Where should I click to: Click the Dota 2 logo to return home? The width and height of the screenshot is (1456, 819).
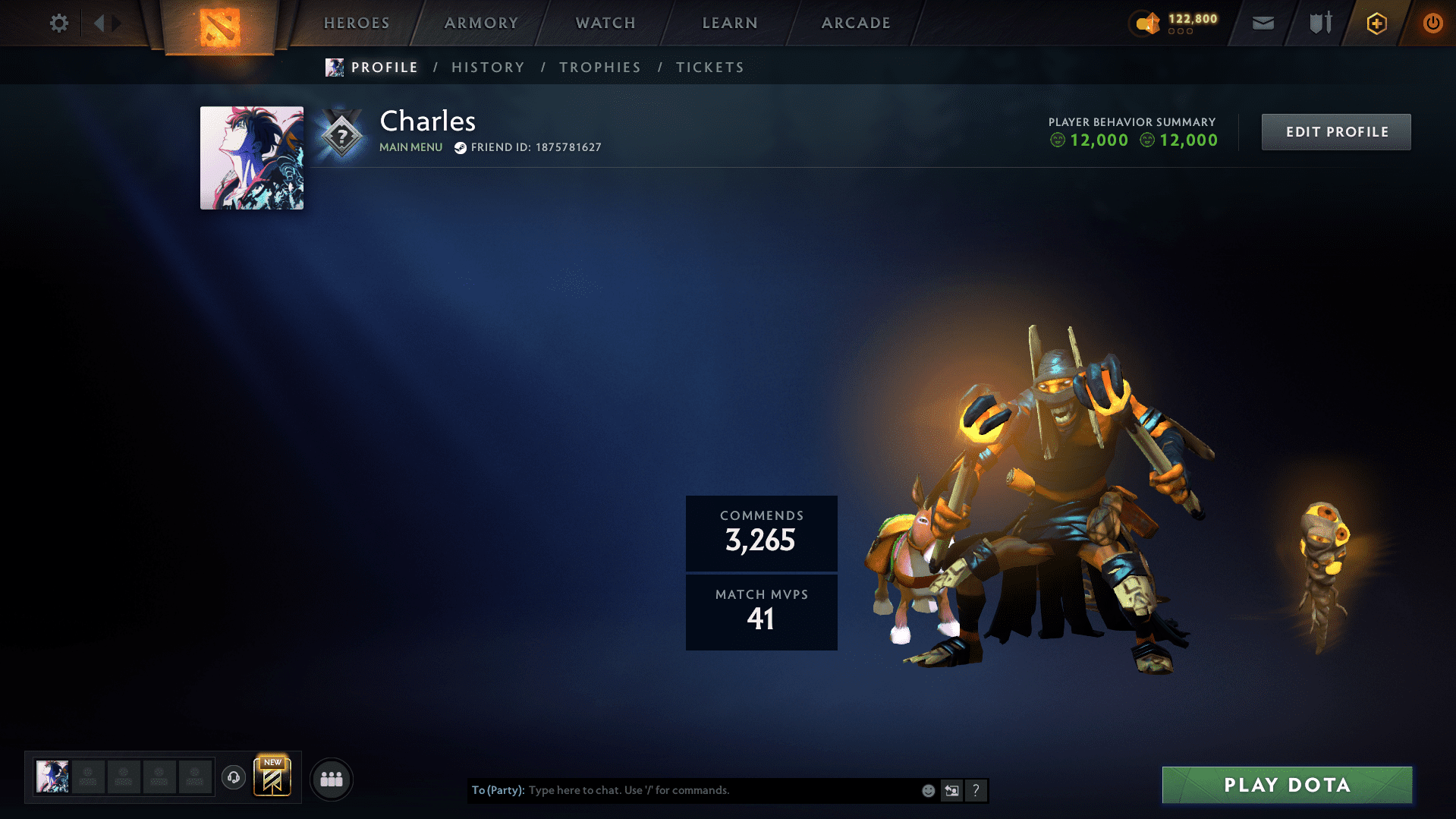pos(219,23)
